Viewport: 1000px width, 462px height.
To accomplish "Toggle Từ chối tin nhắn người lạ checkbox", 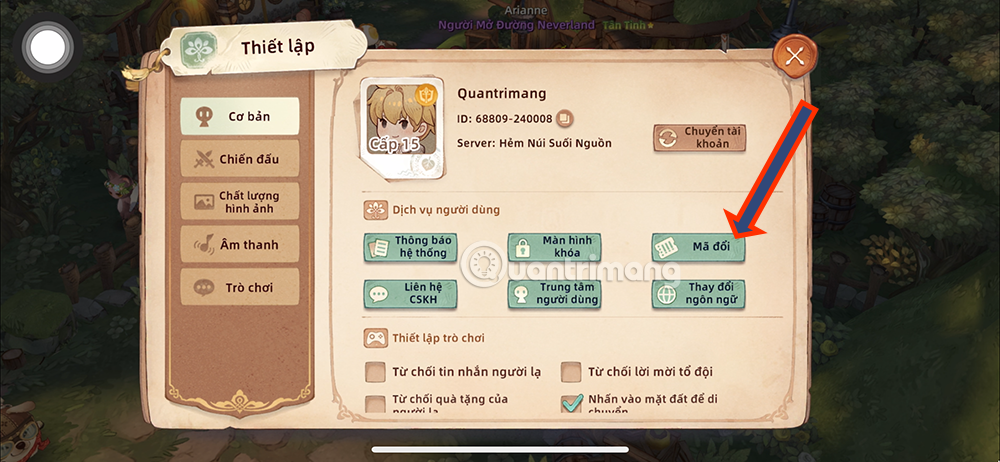I will [x=376, y=373].
